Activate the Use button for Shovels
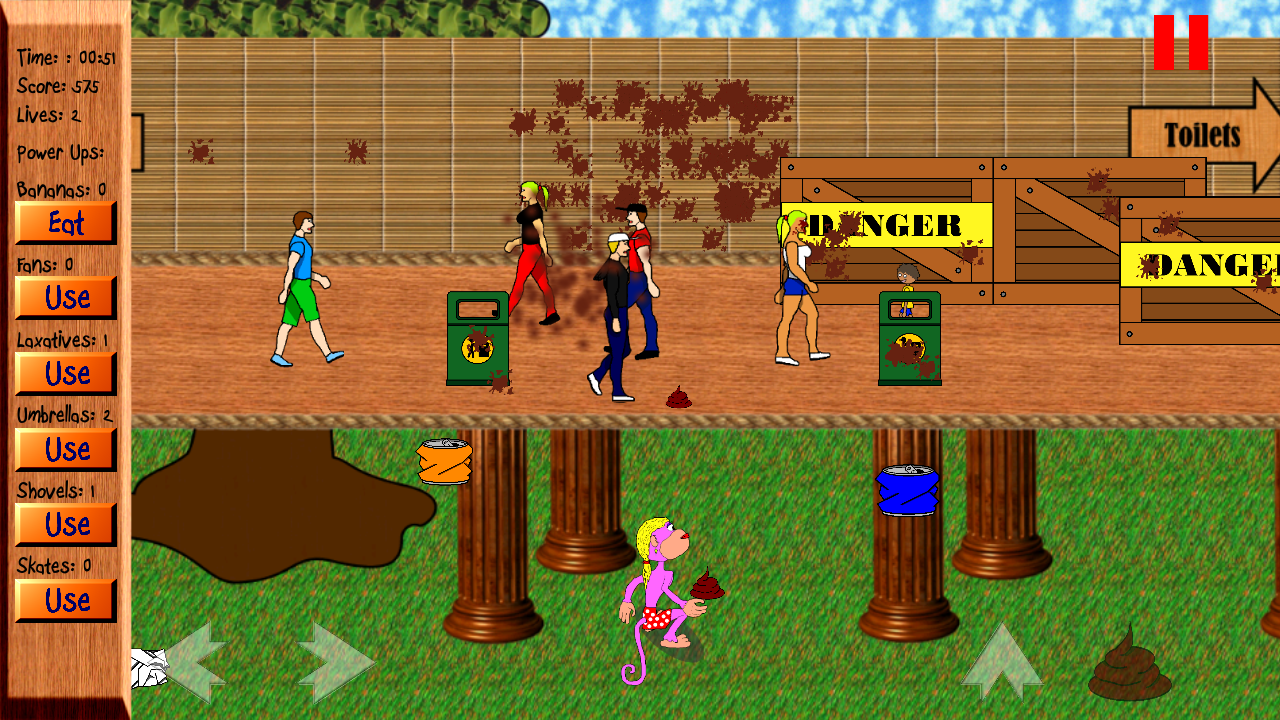 (x=64, y=525)
